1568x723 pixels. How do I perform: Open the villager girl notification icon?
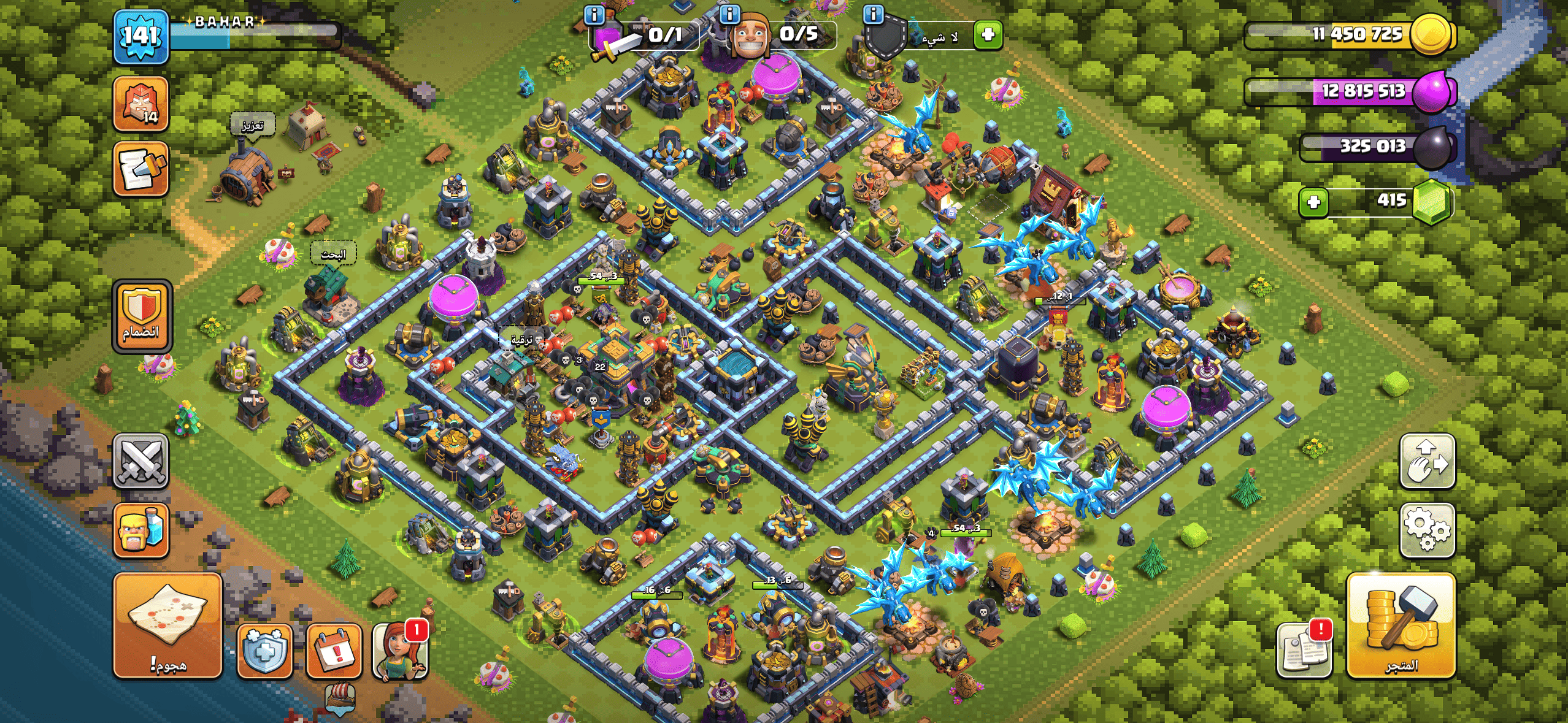pyautogui.click(x=399, y=651)
